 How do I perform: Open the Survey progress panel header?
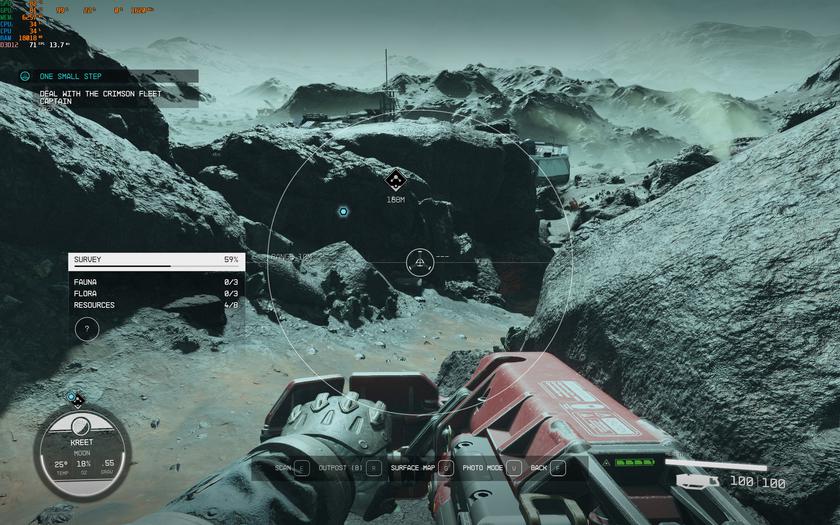pos(155,260)
